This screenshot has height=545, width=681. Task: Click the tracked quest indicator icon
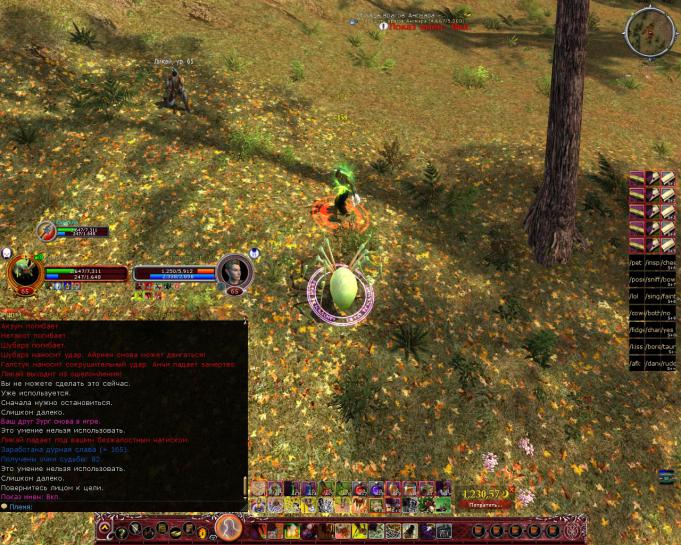(x=383, y=27)
